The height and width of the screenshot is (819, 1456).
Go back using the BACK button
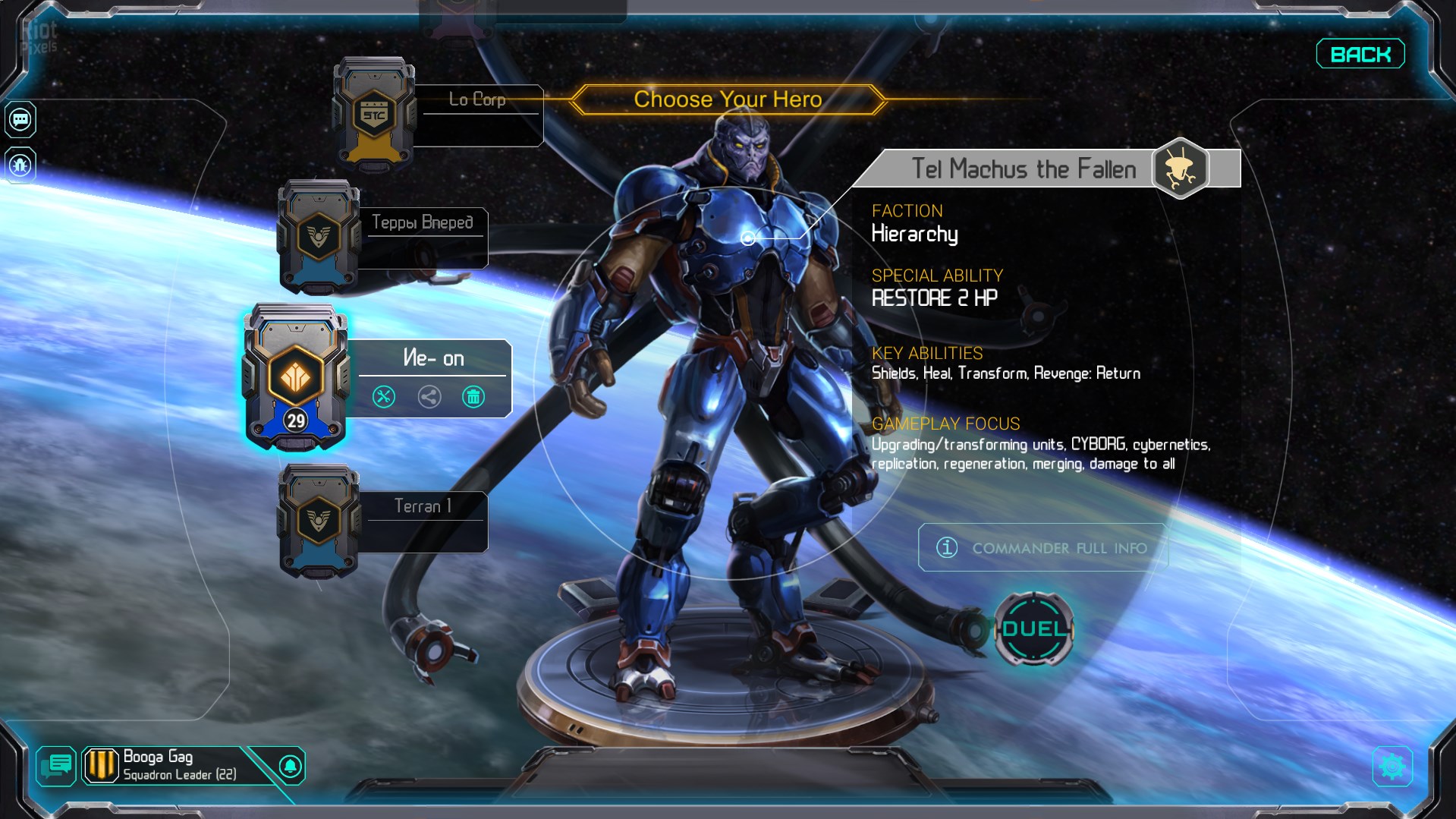click(x=1360, y=54)
